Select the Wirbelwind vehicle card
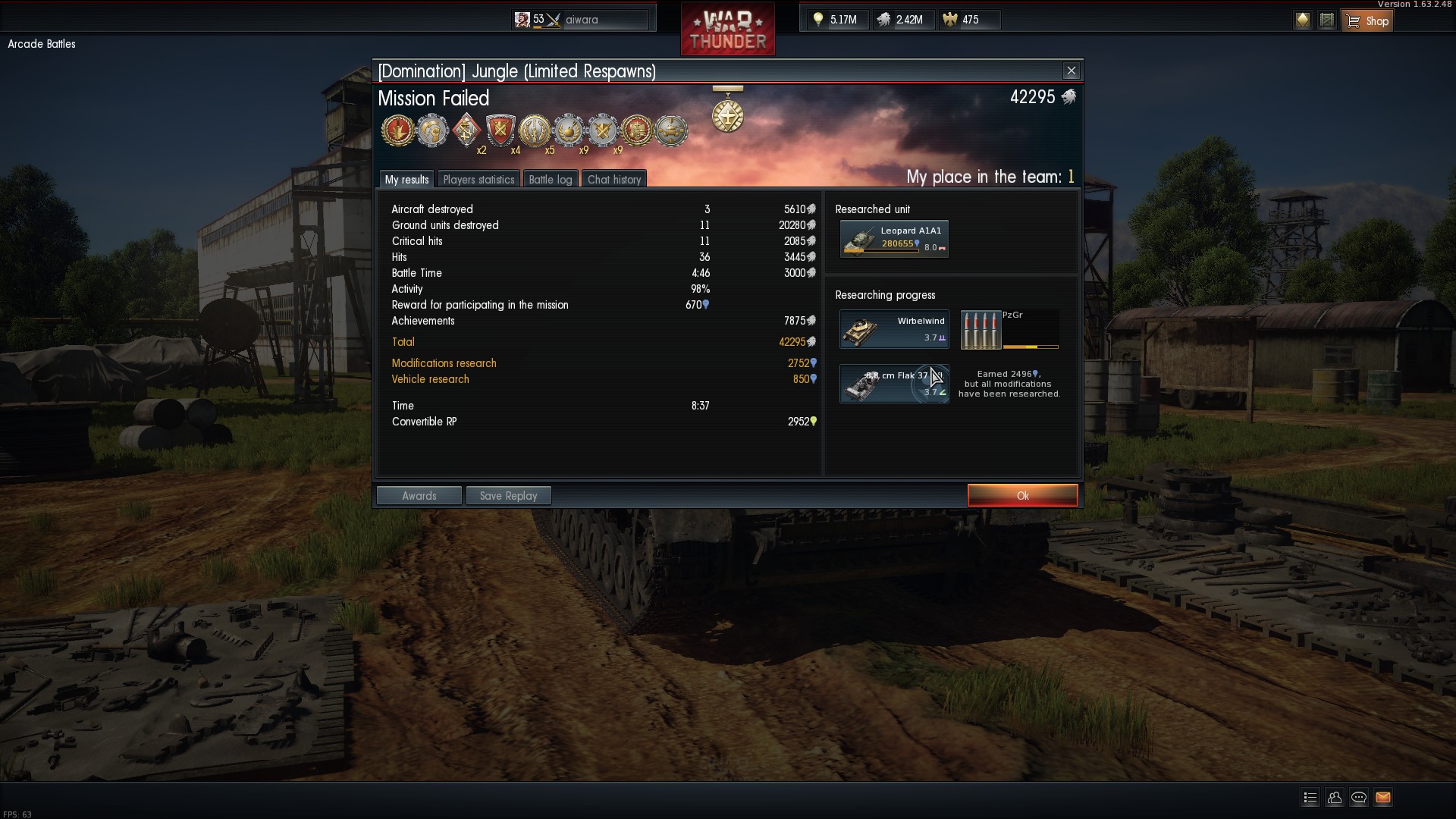 point(894,329)
